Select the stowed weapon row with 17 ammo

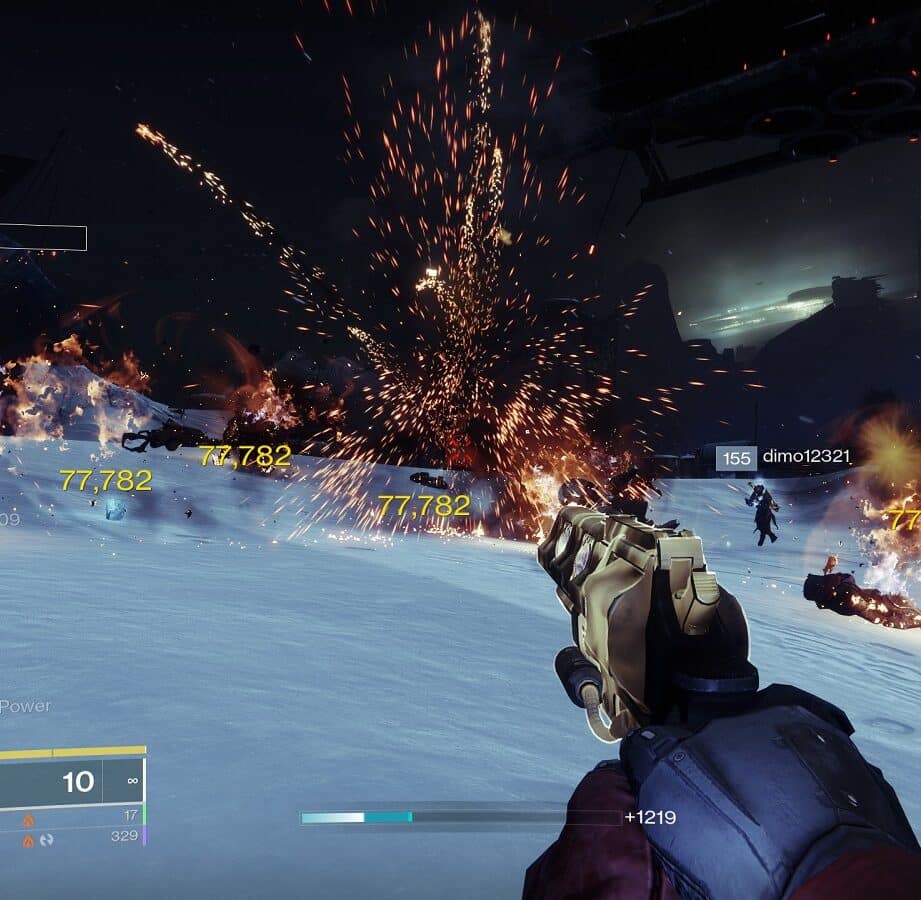[75, 816]
